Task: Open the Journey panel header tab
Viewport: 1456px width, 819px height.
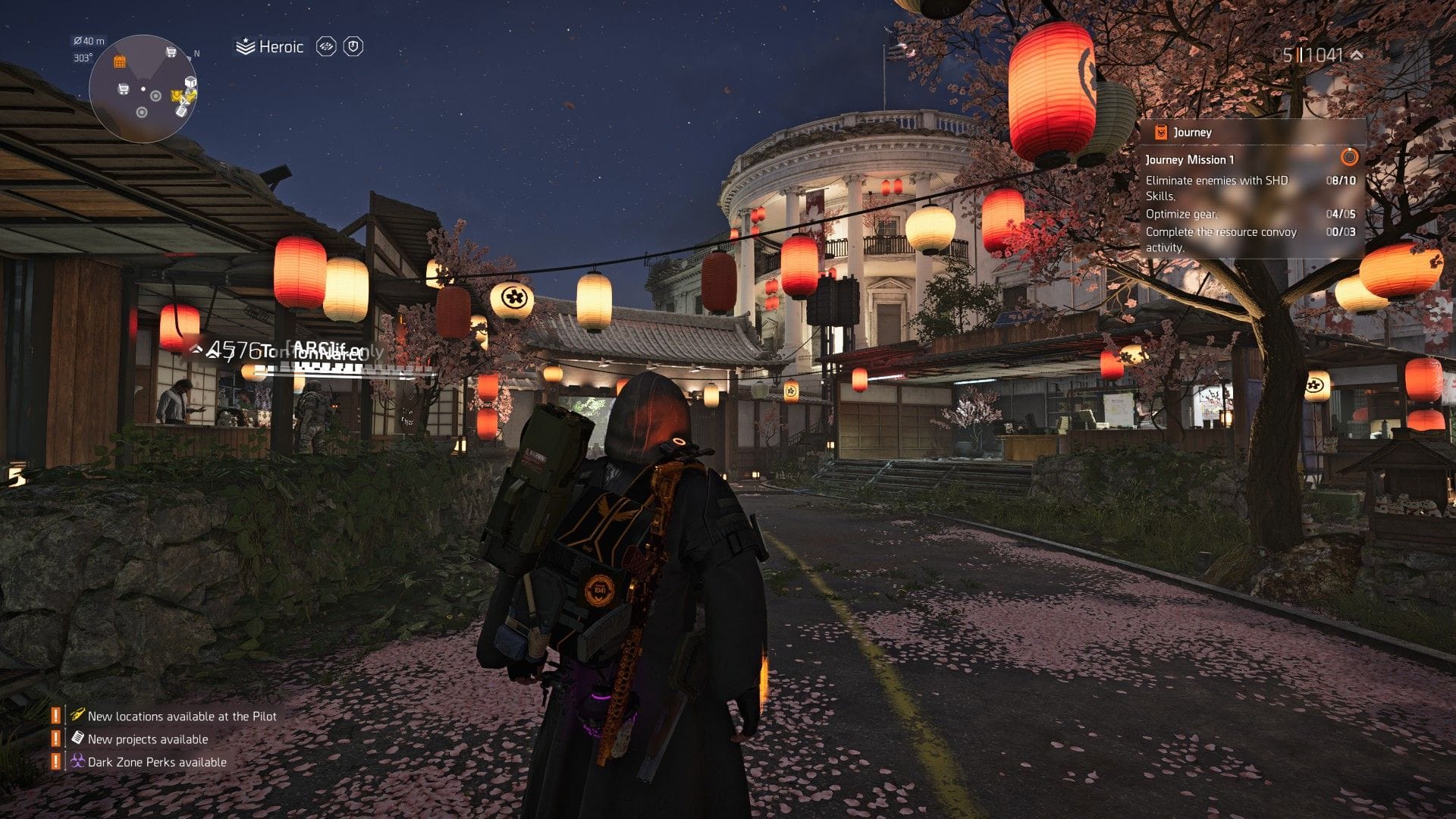Action: pos(1192,131)
